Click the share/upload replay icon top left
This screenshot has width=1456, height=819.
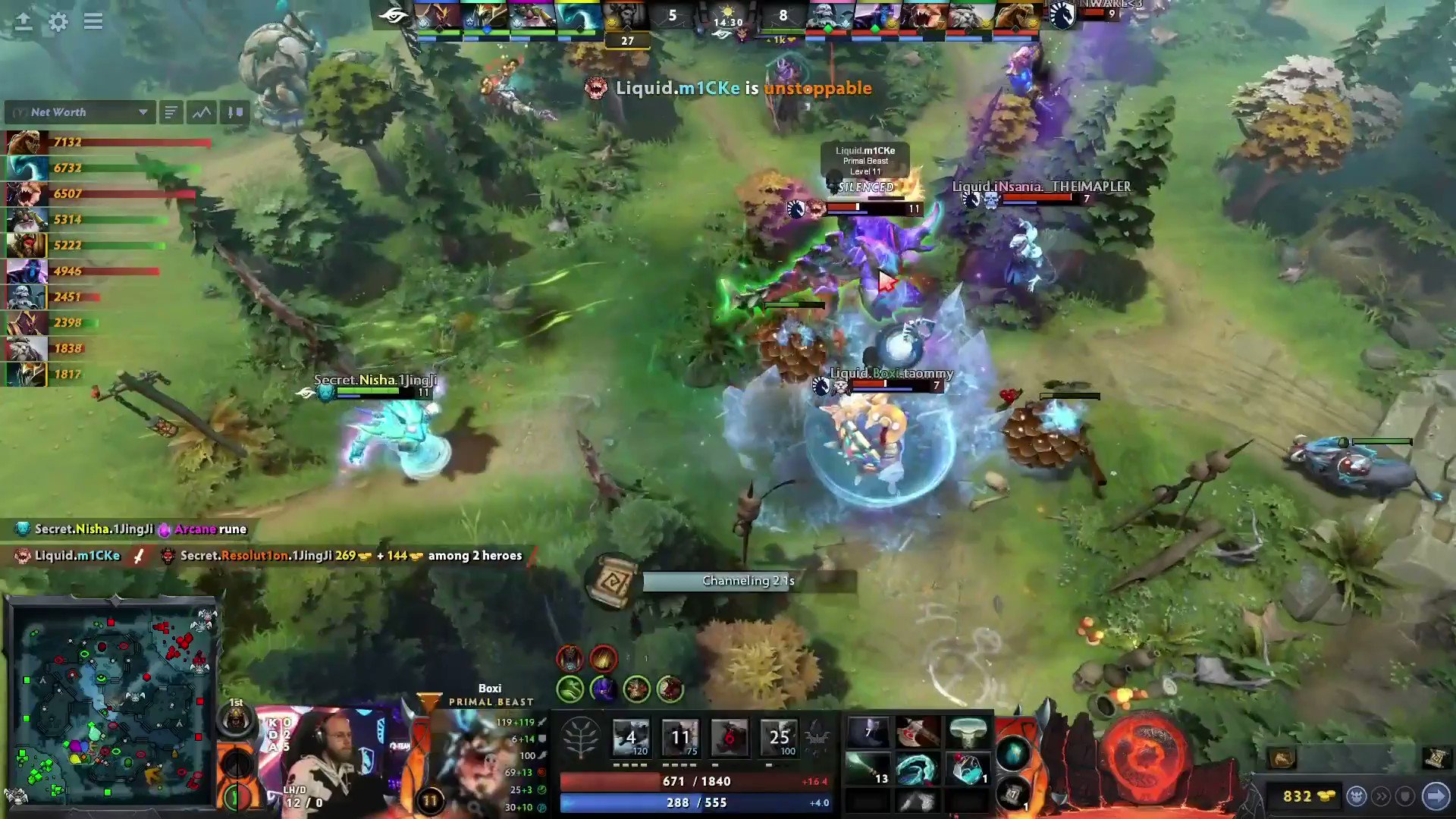[x=24, y=21]
